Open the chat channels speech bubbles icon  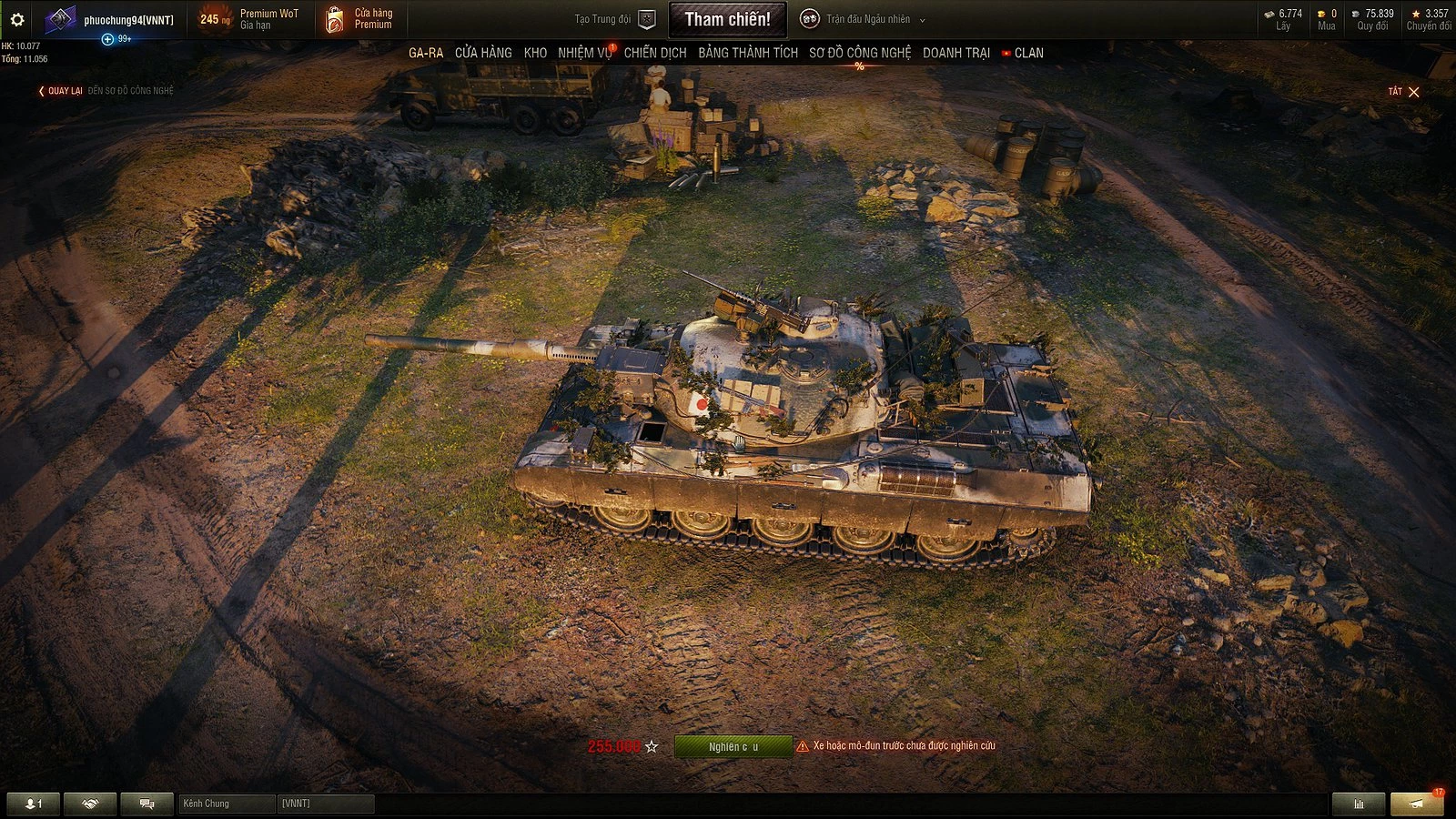tap(146, 804)
